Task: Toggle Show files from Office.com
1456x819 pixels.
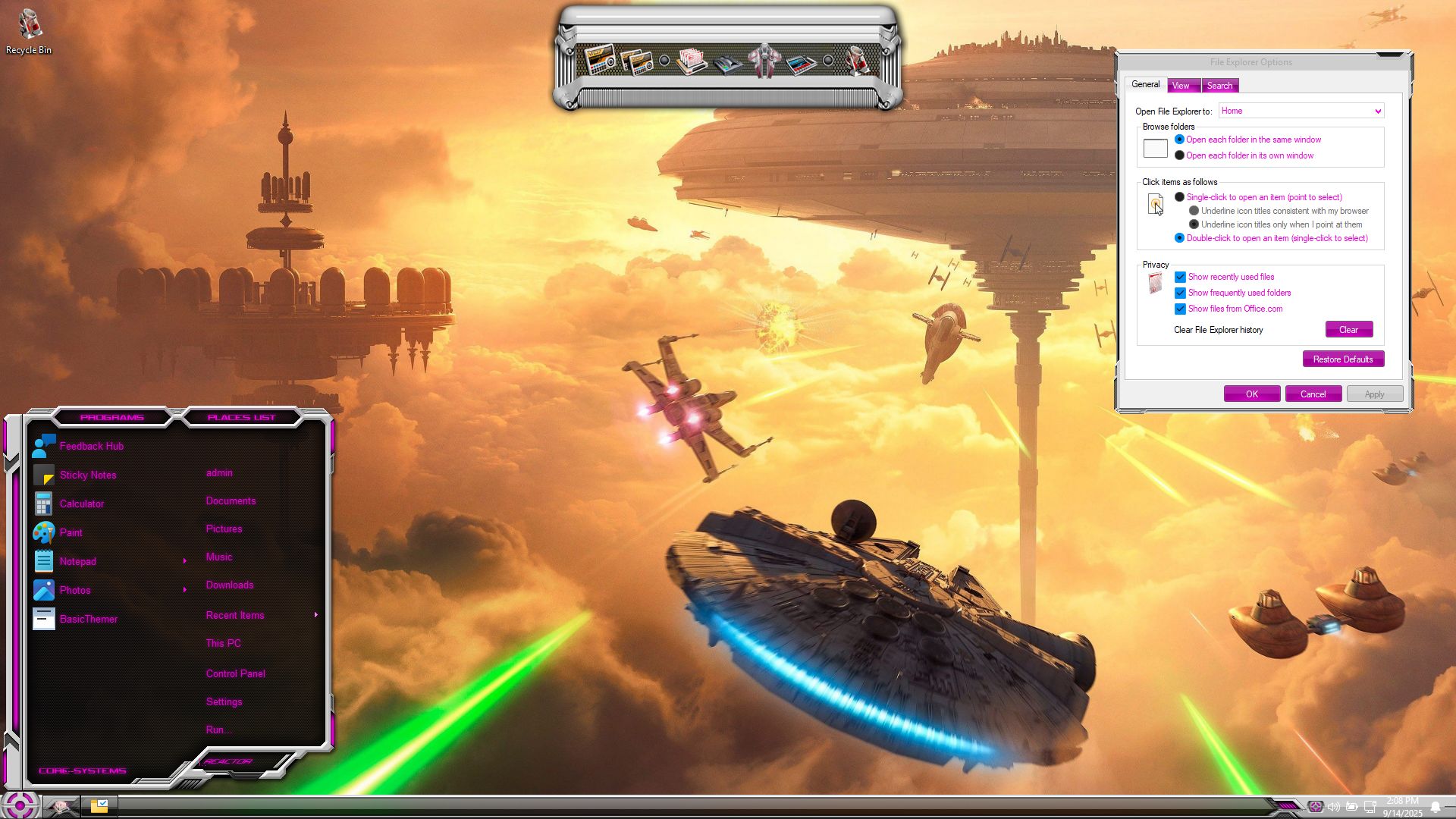Action: point(1180,309)
